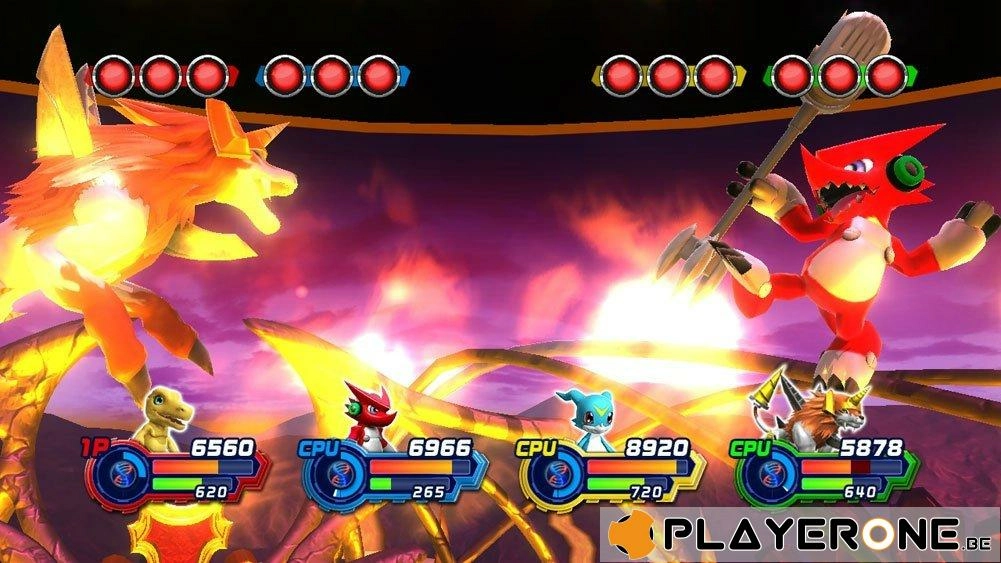This screenshot has width=1001, height=563.
Task: Click the DNA gauge icon on the red 1P panel
Action: tap(118, 473)
